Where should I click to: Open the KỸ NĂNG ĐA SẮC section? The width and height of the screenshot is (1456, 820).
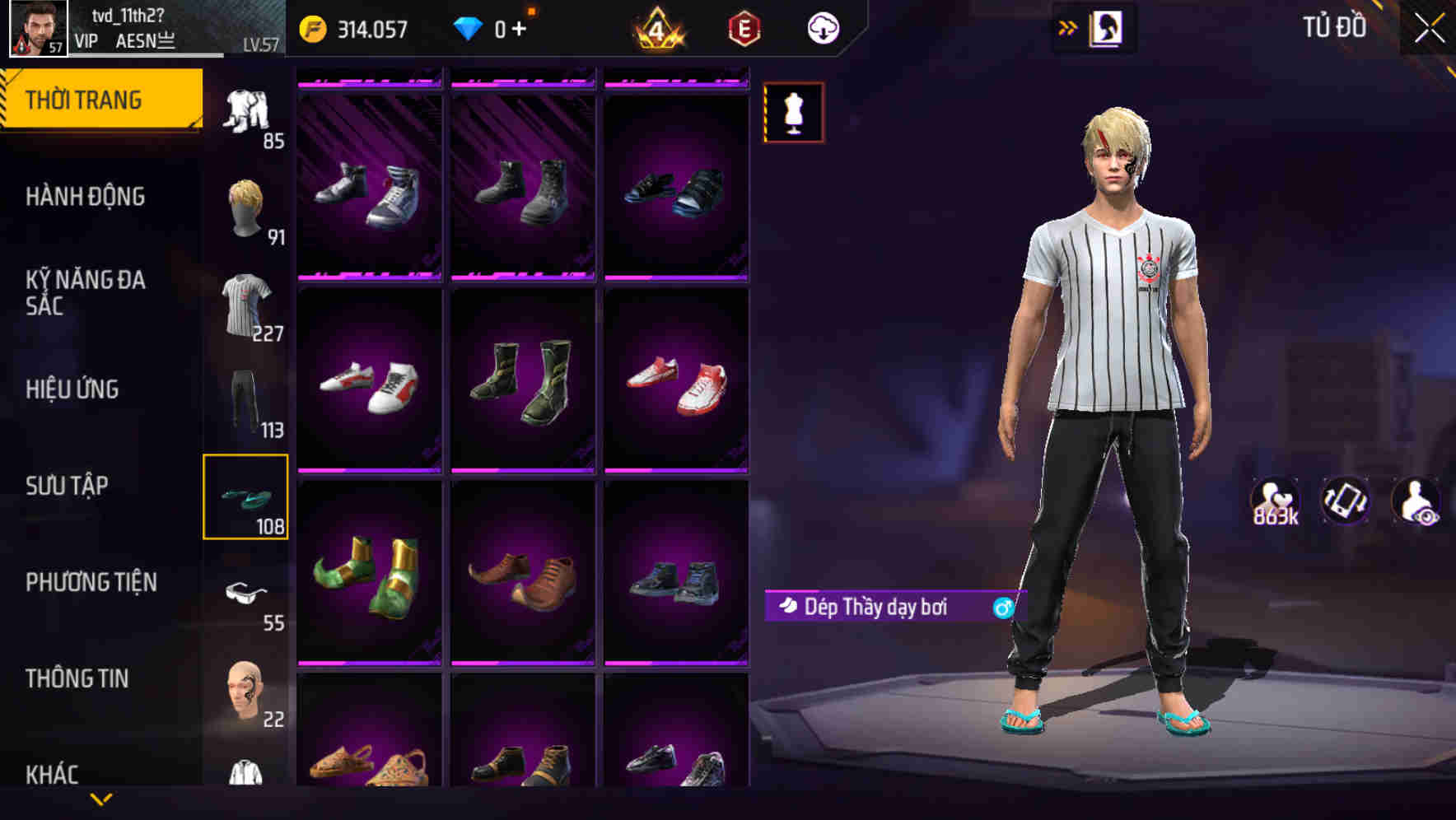click(x=86, y=293)
